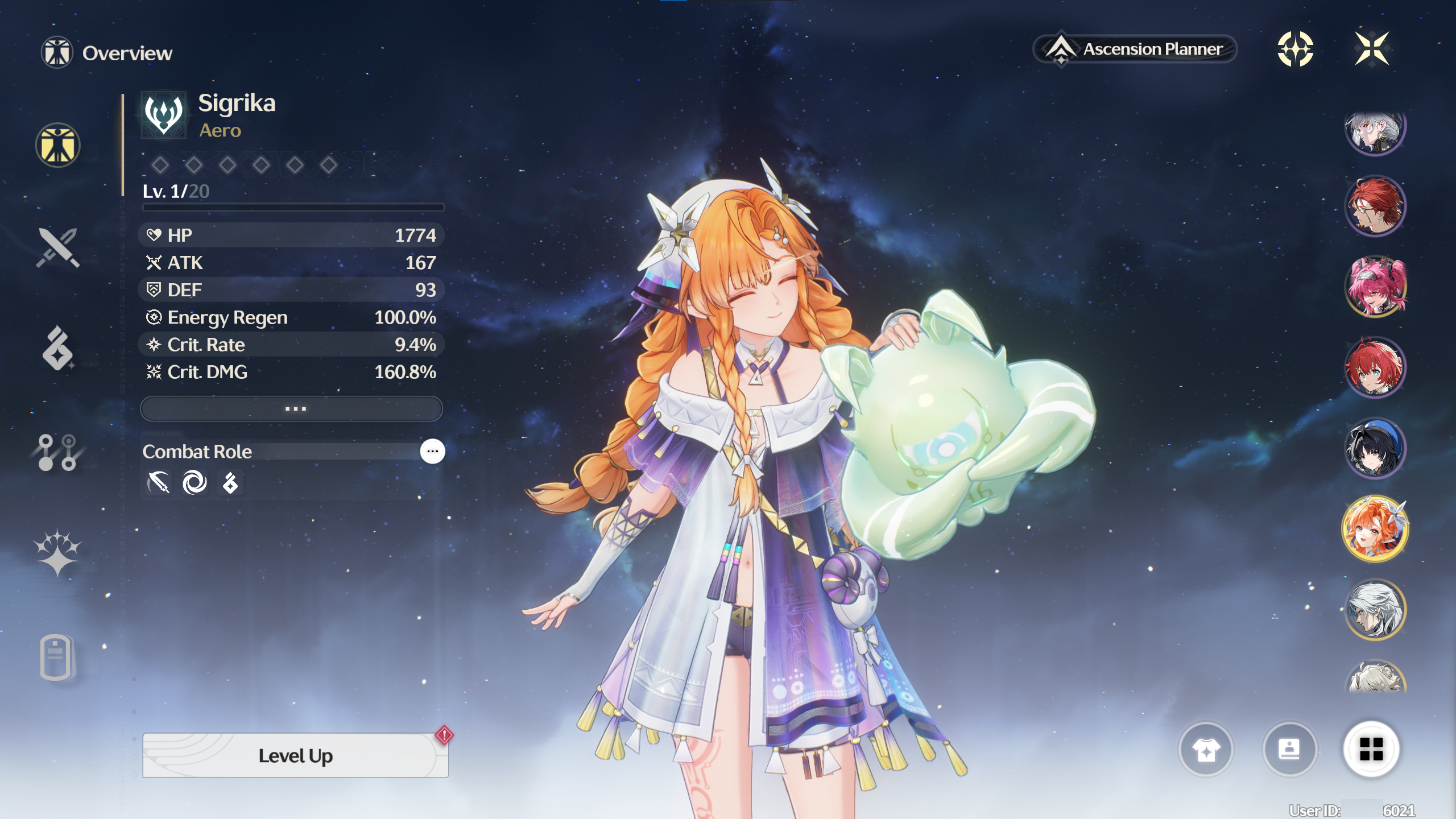Toggle the grid view of characters
The image size is (1456, 819).
1371,750
